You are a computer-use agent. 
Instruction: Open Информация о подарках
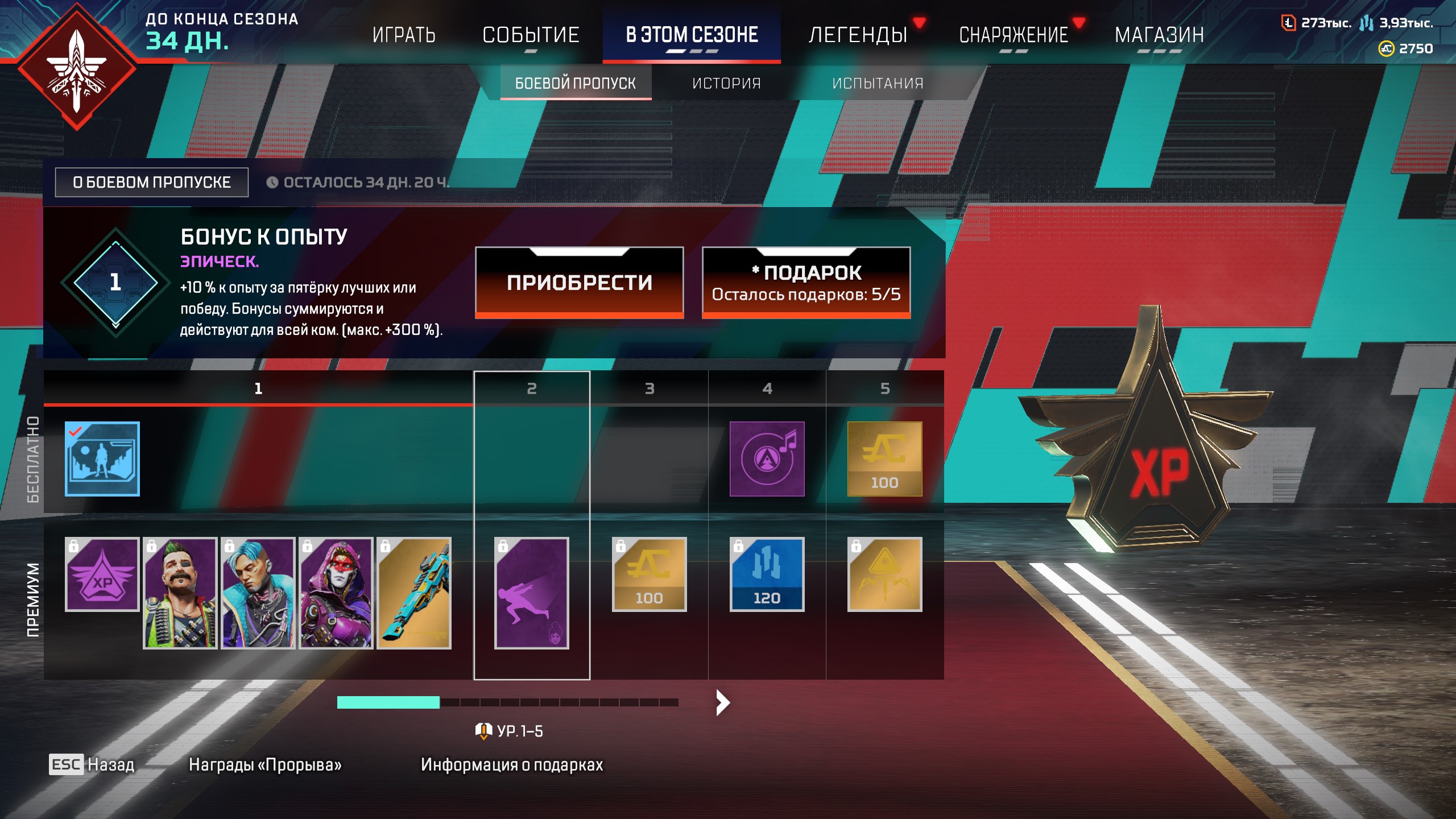coord(511,764)
